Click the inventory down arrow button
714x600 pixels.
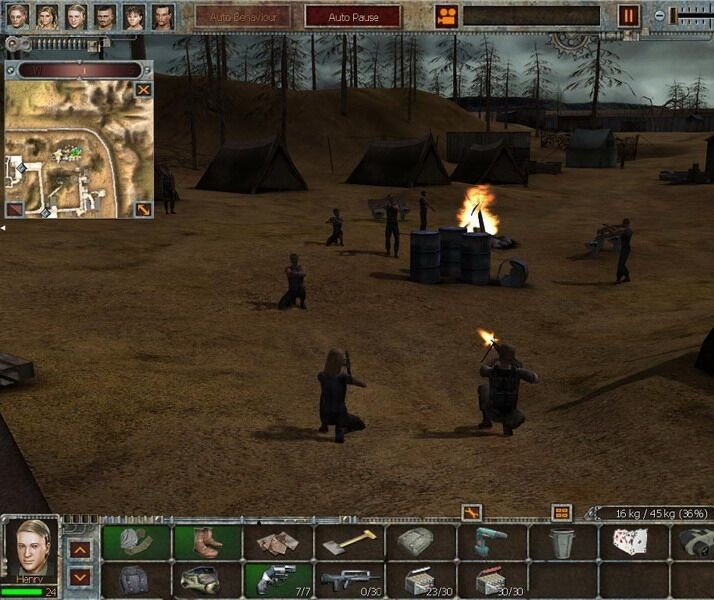click(x=81, y=577)
